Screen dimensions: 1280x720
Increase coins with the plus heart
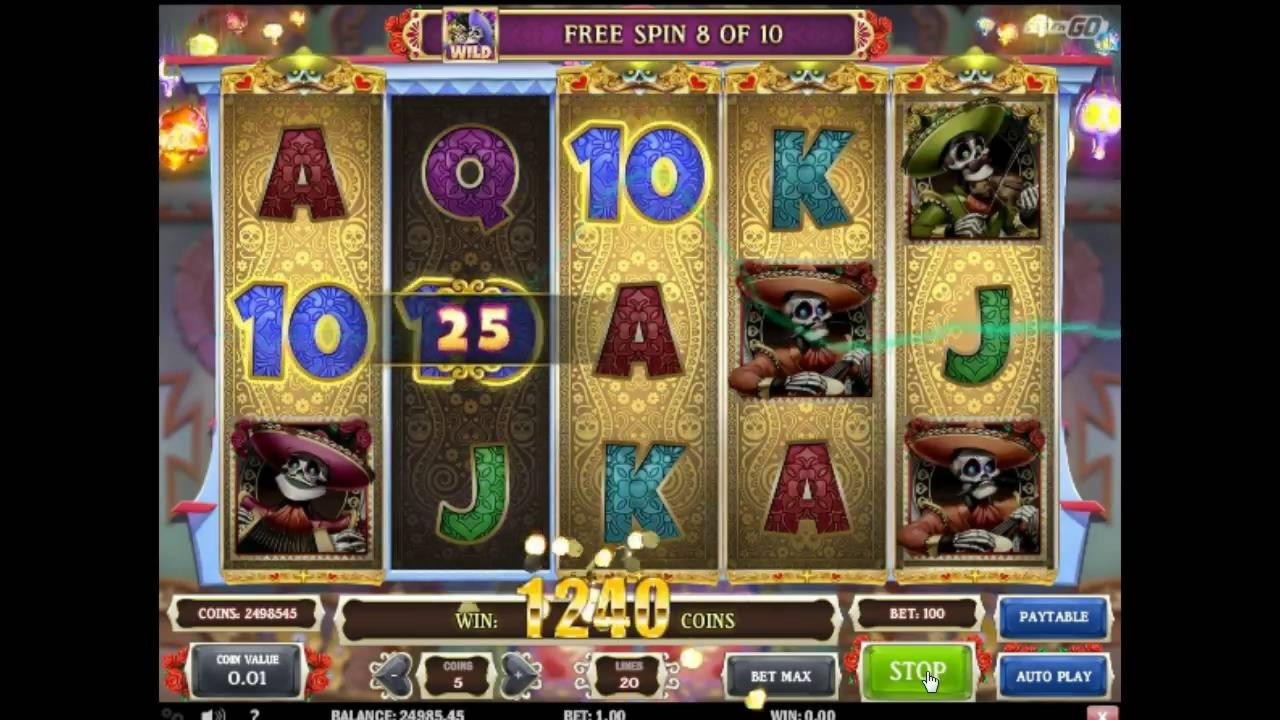[520, 674]
